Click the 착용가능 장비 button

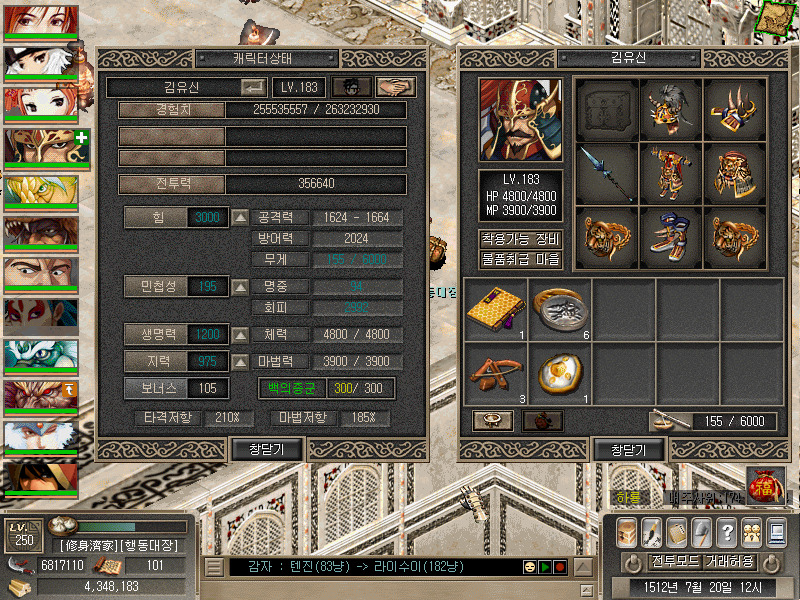point(521,239)
